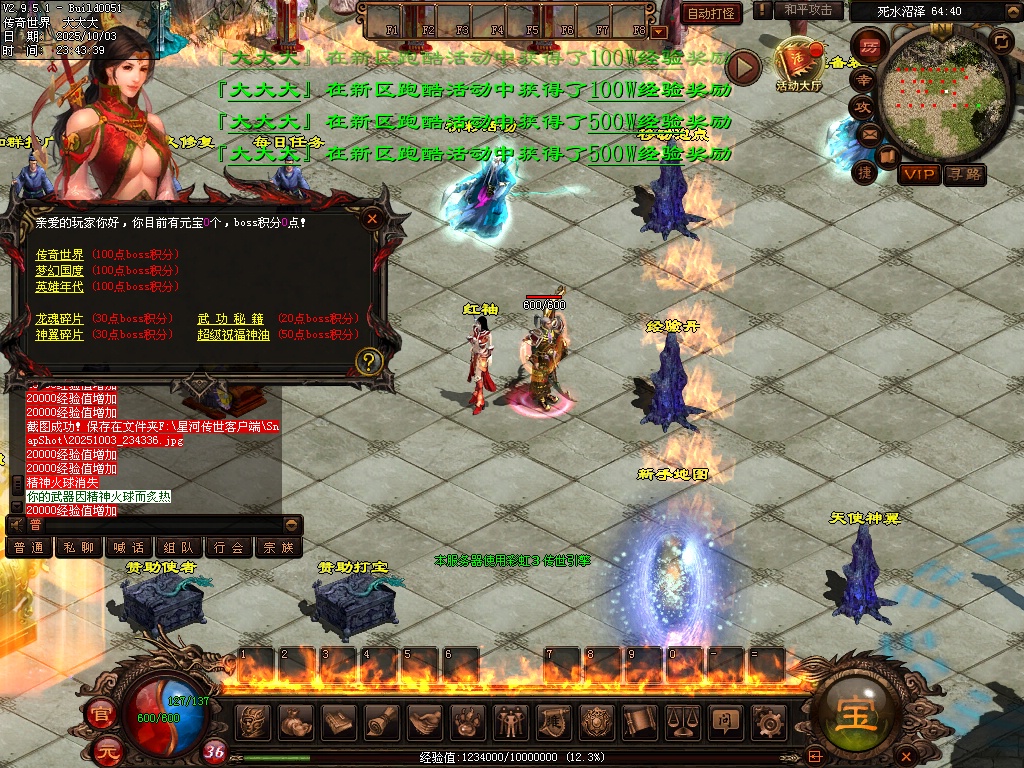Select the 行会 guild chat tab
Viewport: 1024px width, 768px height.
[229, 548]
